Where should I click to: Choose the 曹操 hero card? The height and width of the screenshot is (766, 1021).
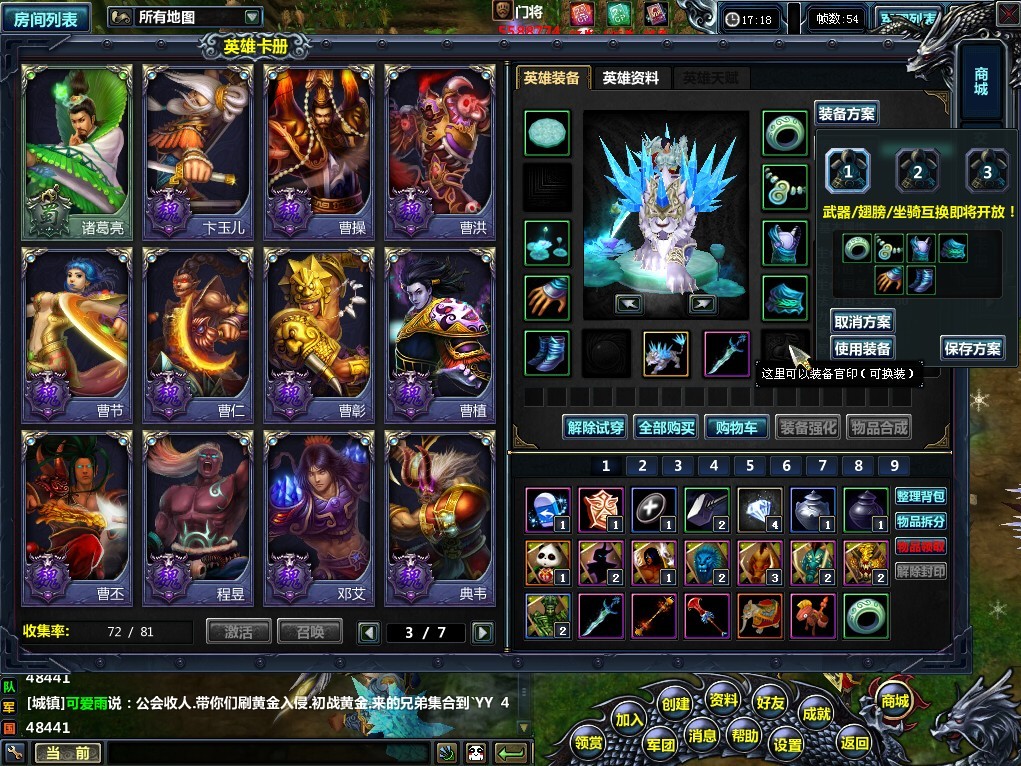[319, 153]
